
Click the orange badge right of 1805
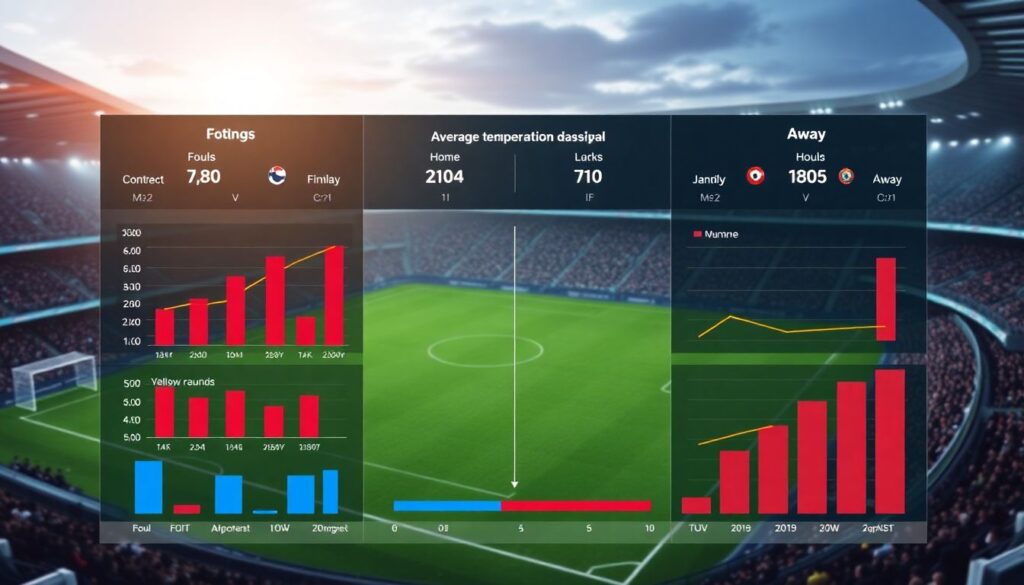[846, 176]
